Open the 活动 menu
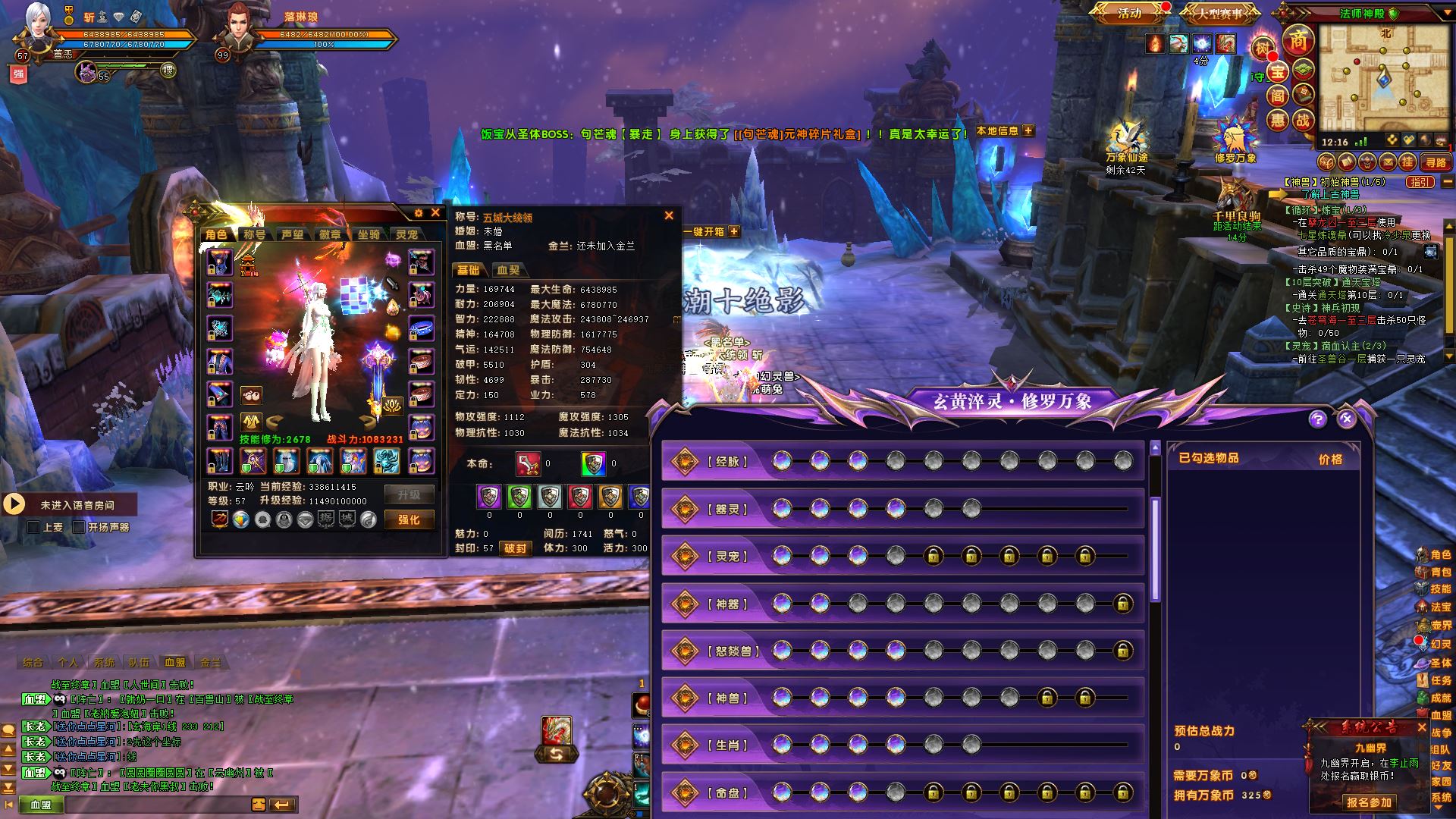Image resolution: width=1456 pixels, height=819 pixels. click(1130, 13)
